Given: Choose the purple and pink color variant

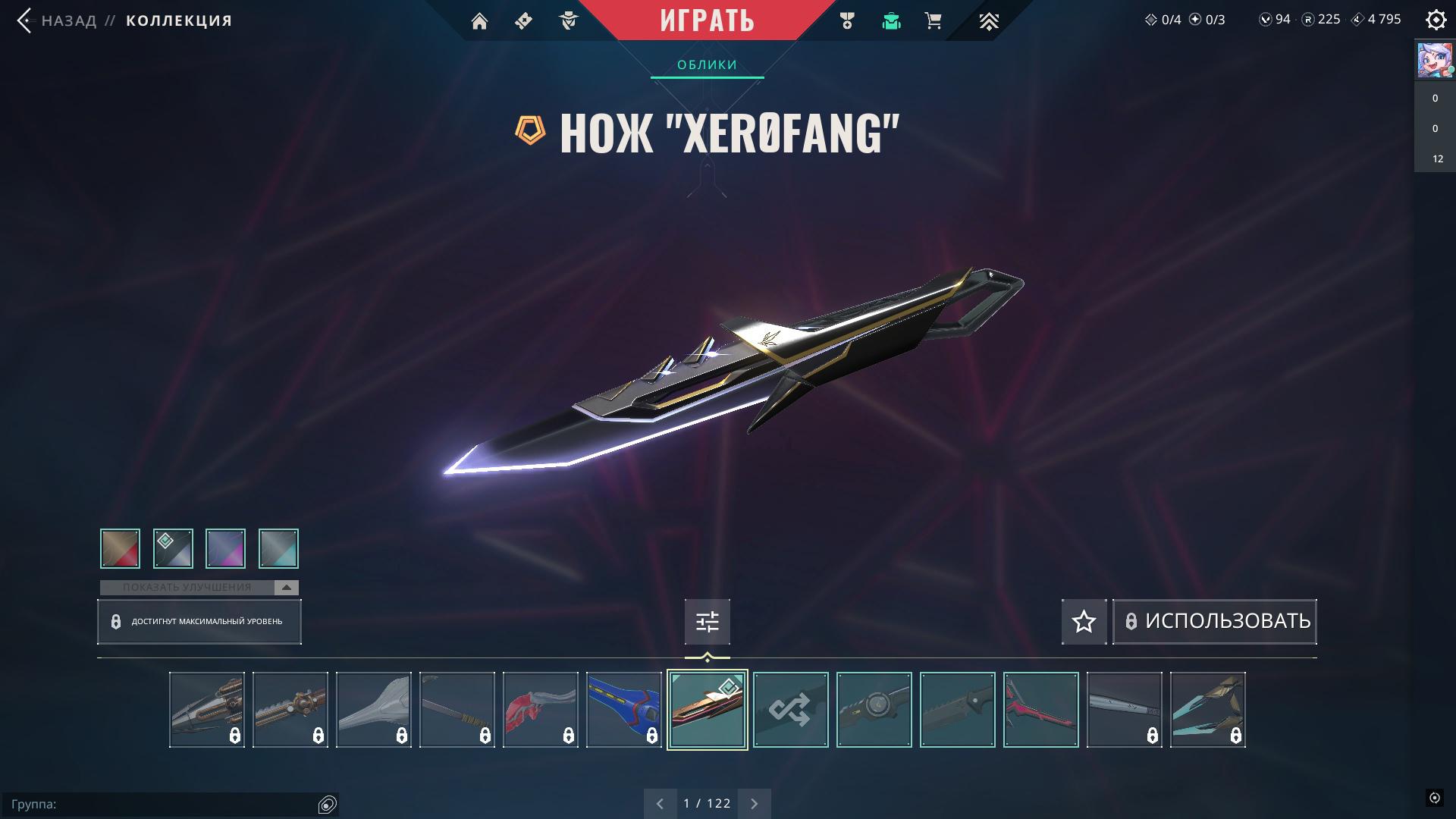Looking at the screenshot, I should [x=225, y=548].
